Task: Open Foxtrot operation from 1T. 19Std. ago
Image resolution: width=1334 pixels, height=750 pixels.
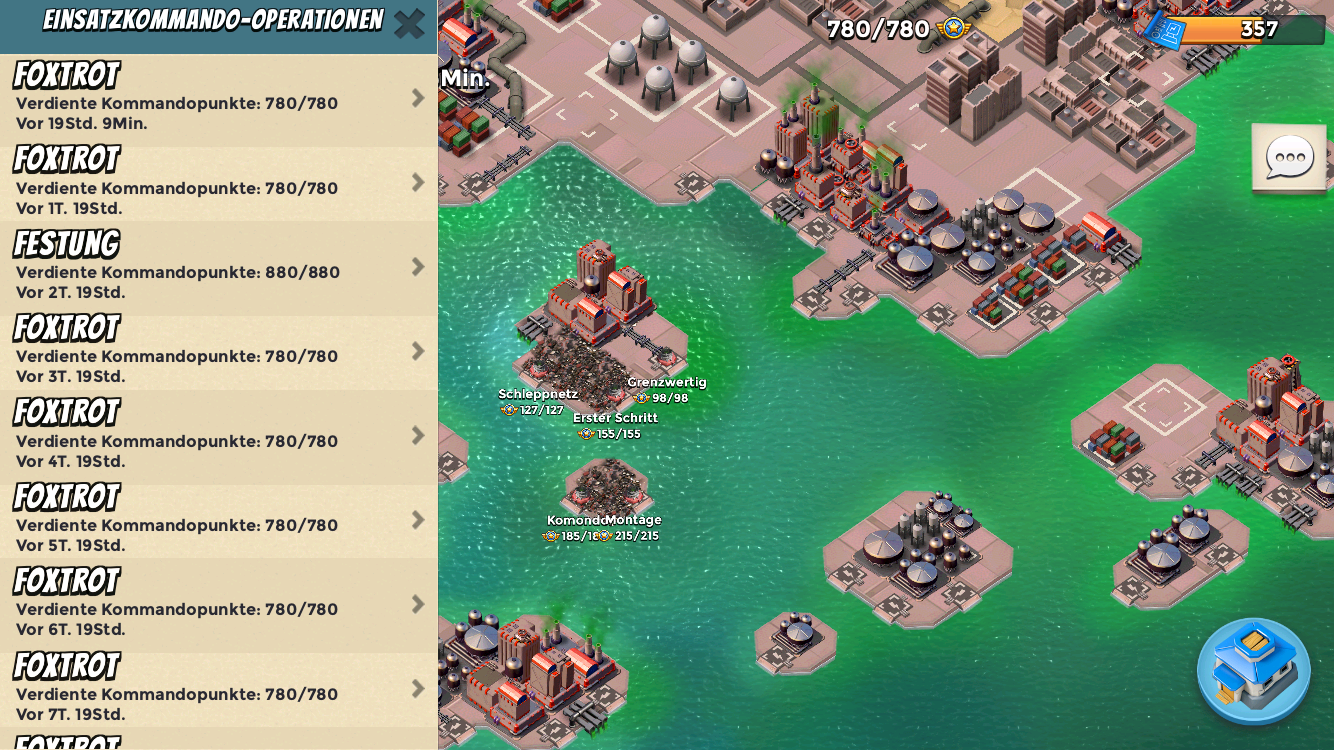Action: 218,184
